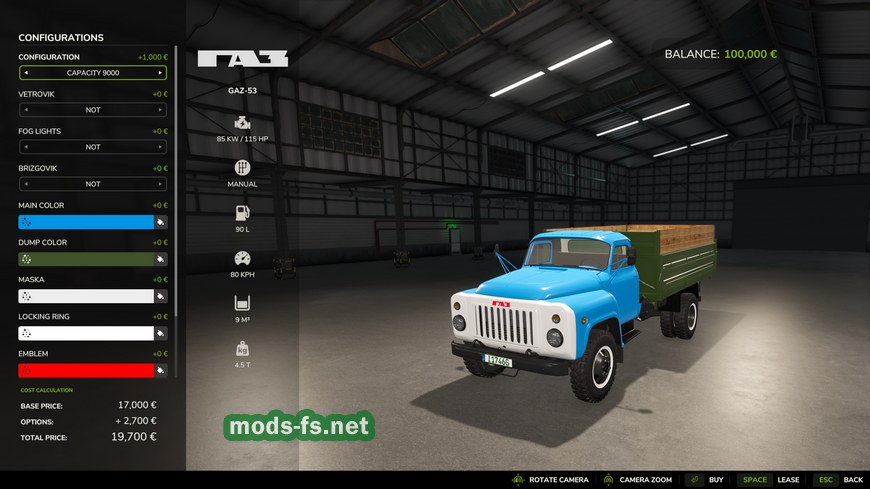Choose the blue Main Color swatch
Viewport: 870px width, 489px height.
(x=85, y=222)
